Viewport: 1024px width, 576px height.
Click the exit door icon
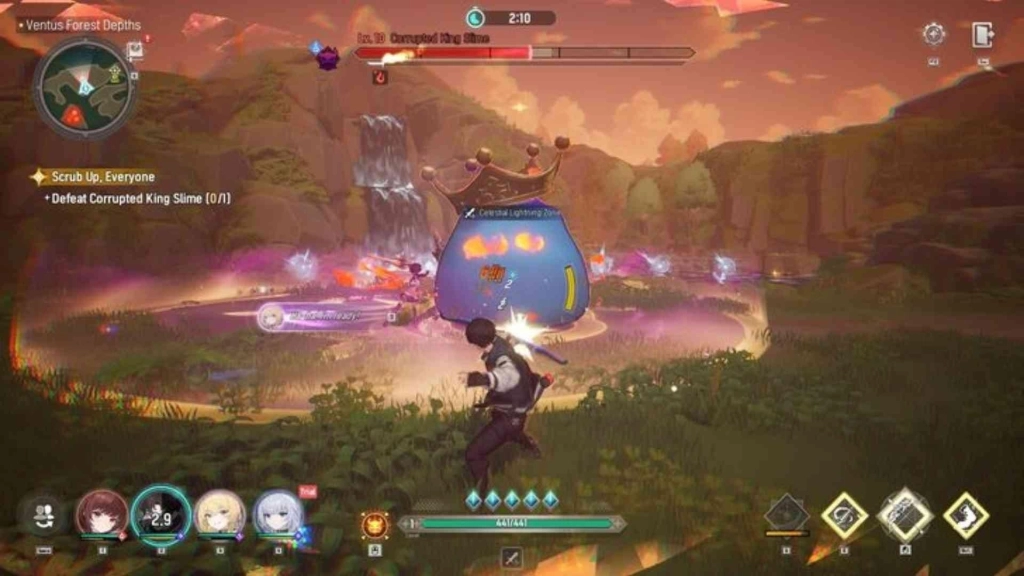(982, 34)
